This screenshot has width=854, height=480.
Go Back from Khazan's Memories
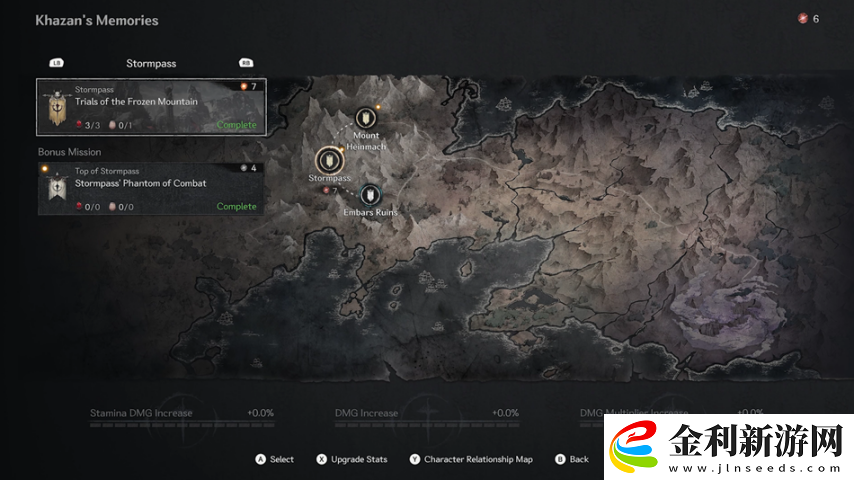[x=572, y=460]
